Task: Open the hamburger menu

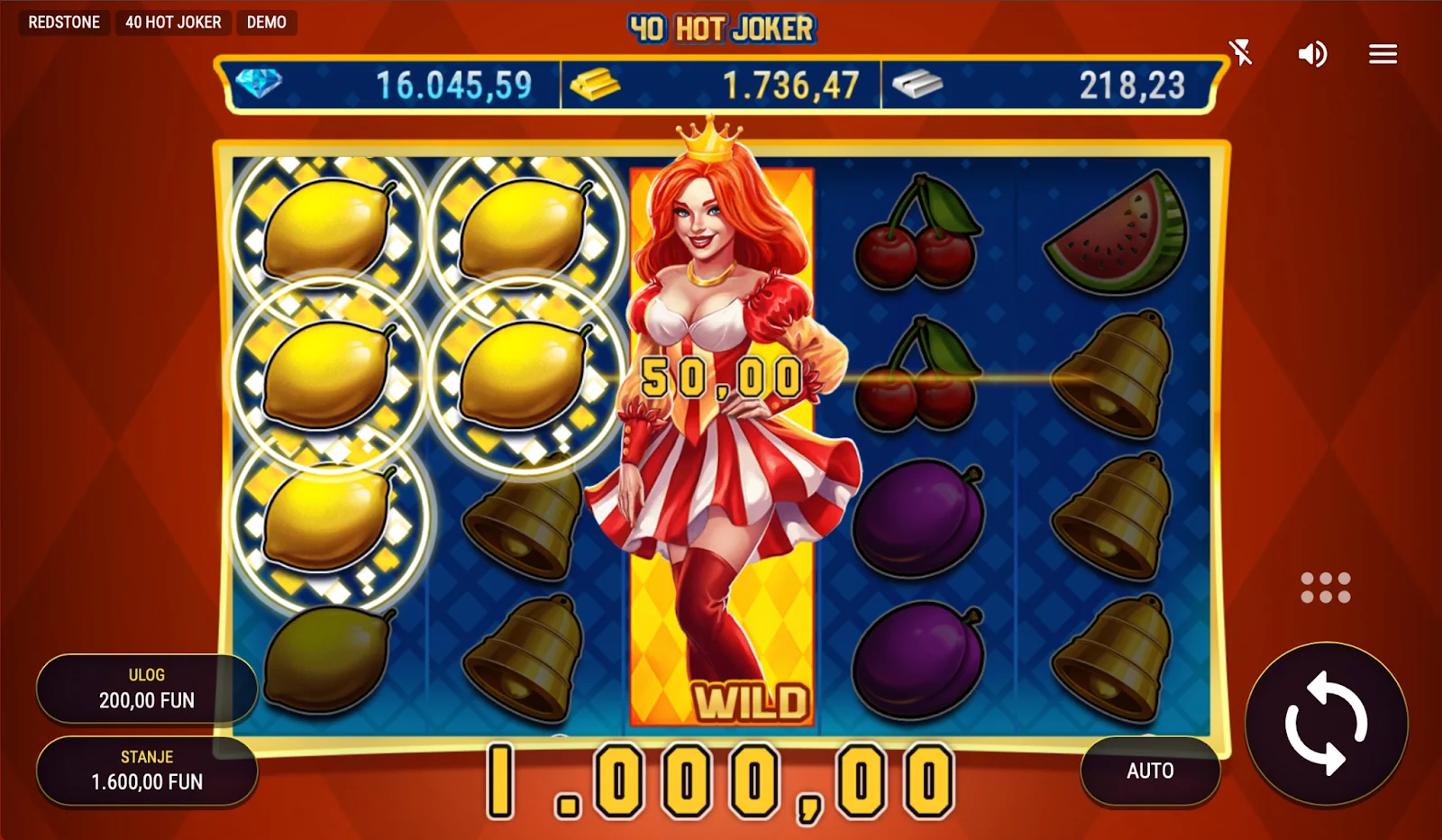Action: pyautogui.click(x=1383, y=54)
